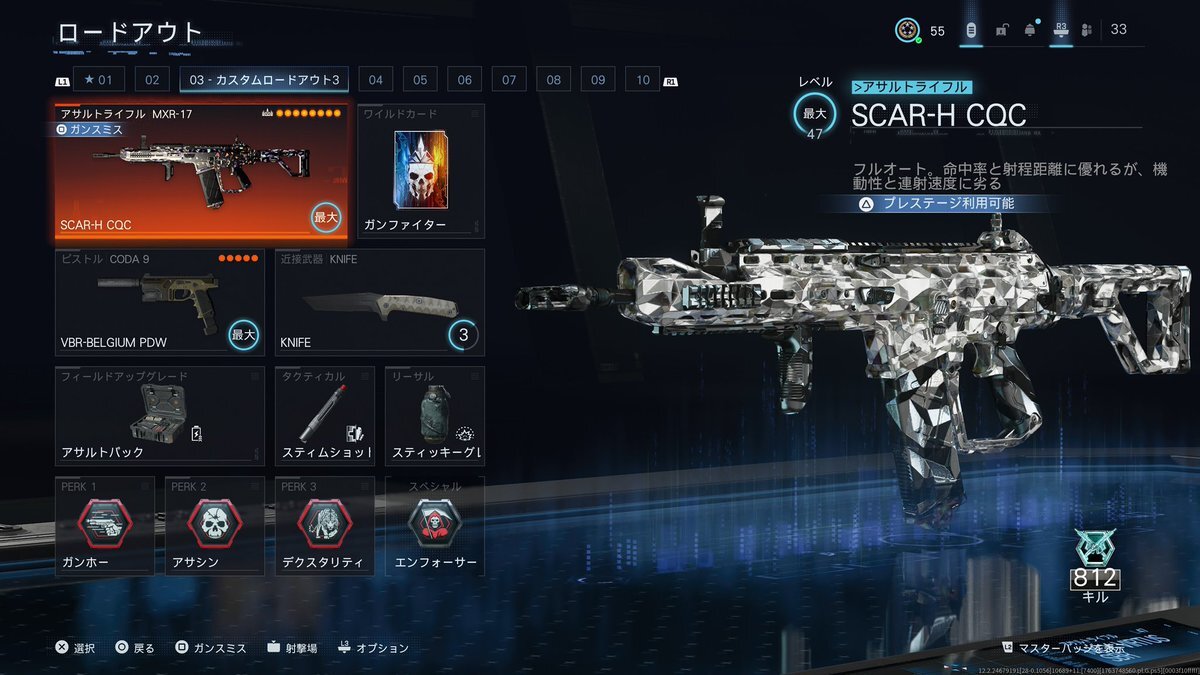Click the ガンスミス label on rifle slot

pyautogui.click(x=92, y=129)
